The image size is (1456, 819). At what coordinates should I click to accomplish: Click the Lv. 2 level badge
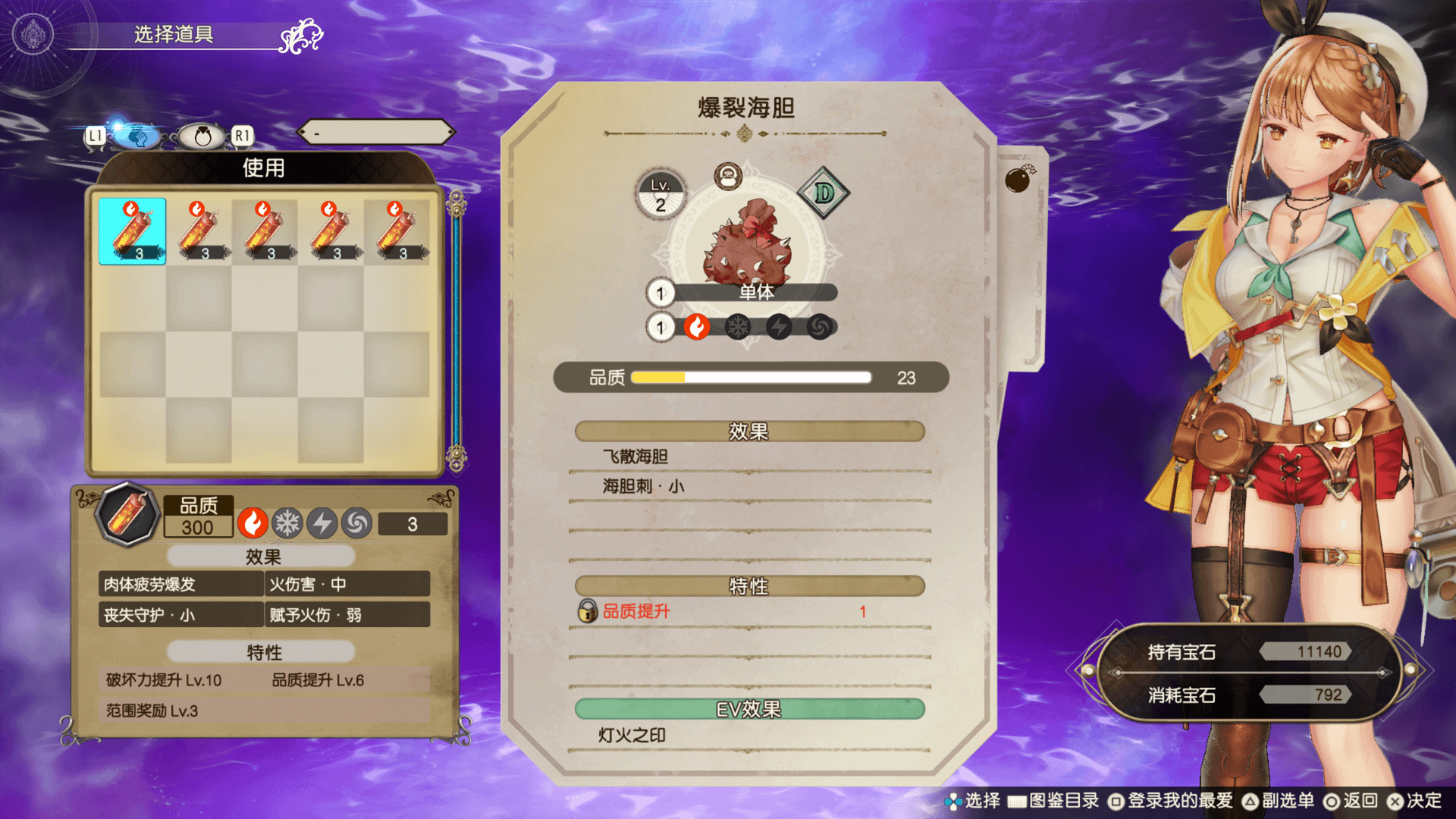click(x=661, y=195)
